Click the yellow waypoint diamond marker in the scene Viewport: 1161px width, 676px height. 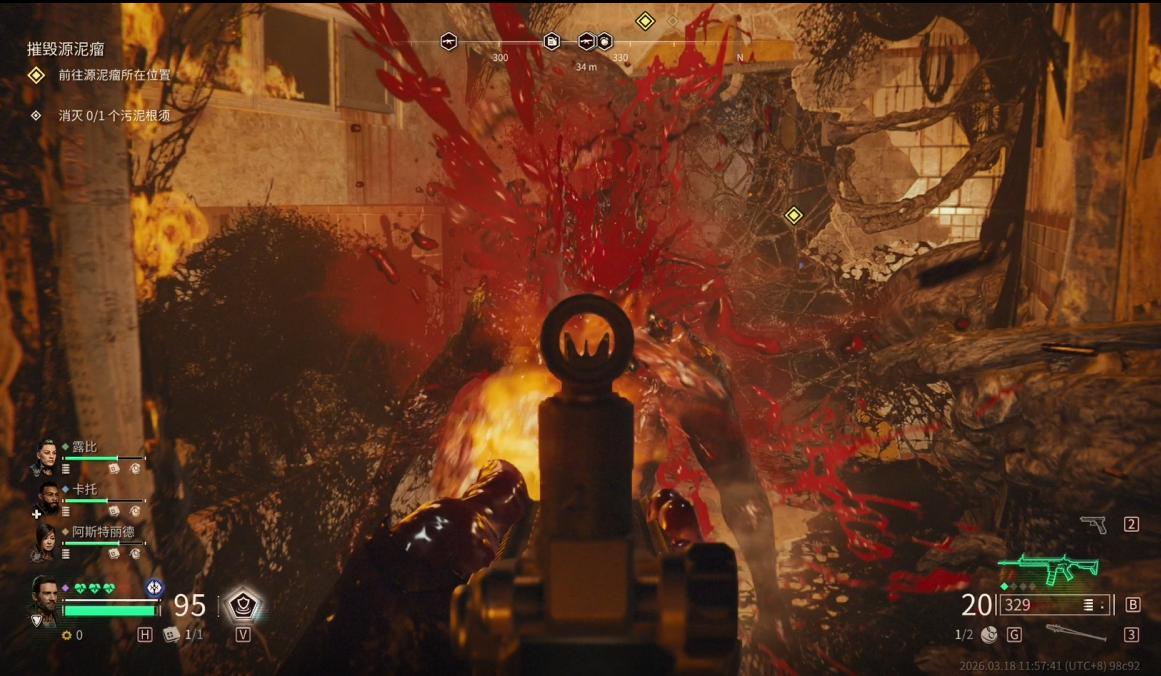(x=793, y=215)
